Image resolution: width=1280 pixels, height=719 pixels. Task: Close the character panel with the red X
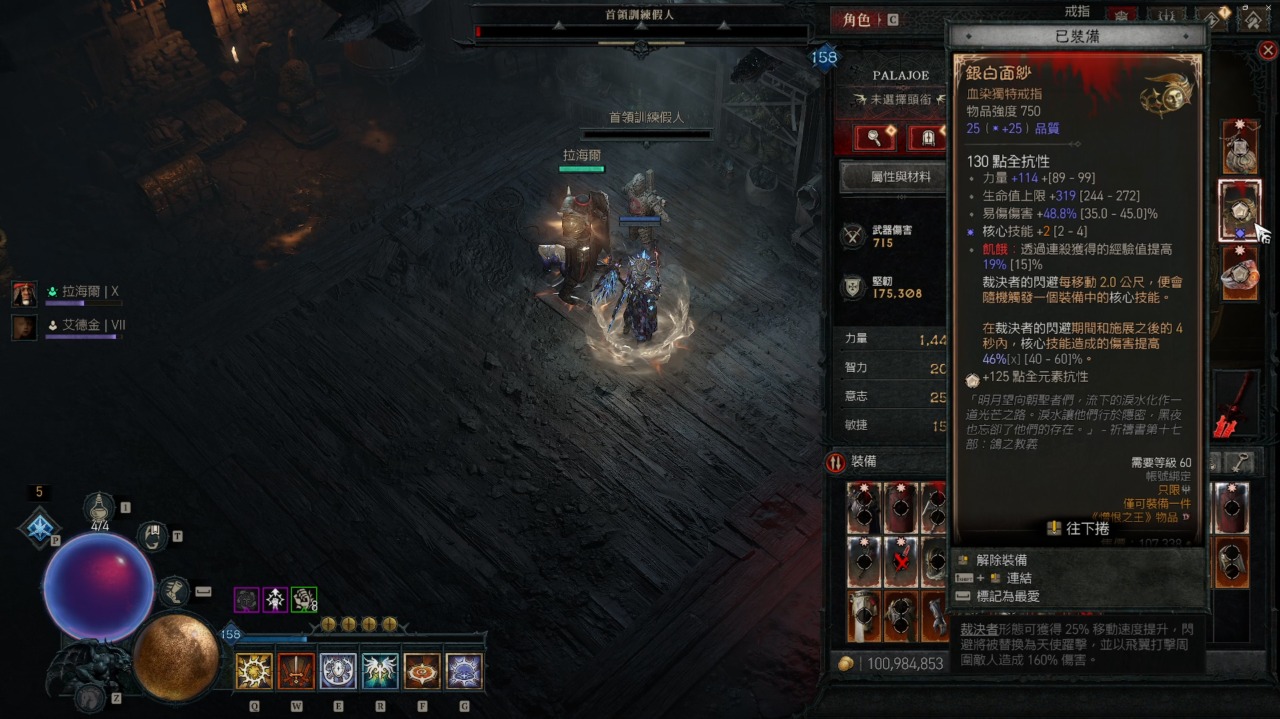click(1268, 50)
